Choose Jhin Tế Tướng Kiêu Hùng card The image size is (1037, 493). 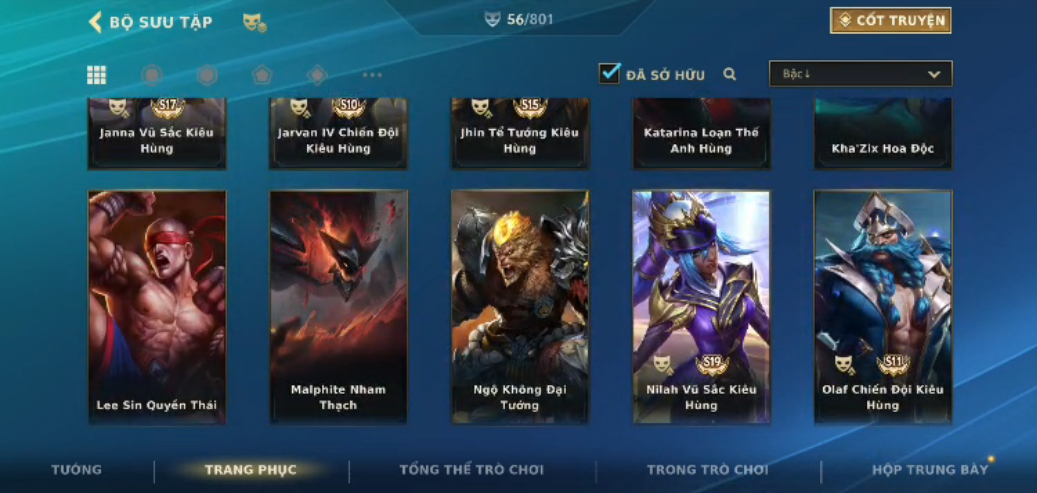[x=520, y=135]
